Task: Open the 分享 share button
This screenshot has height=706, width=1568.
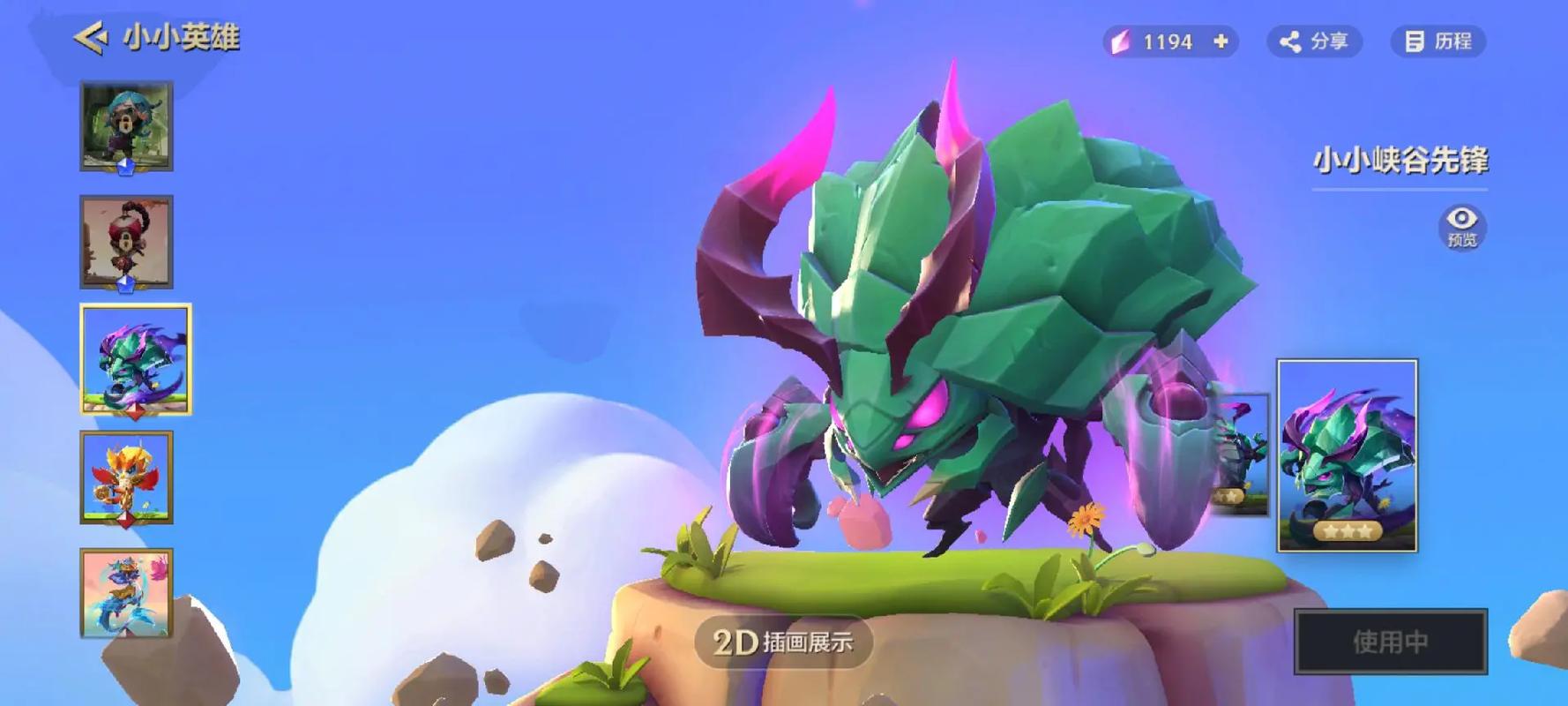Action: coord(1314,41)
